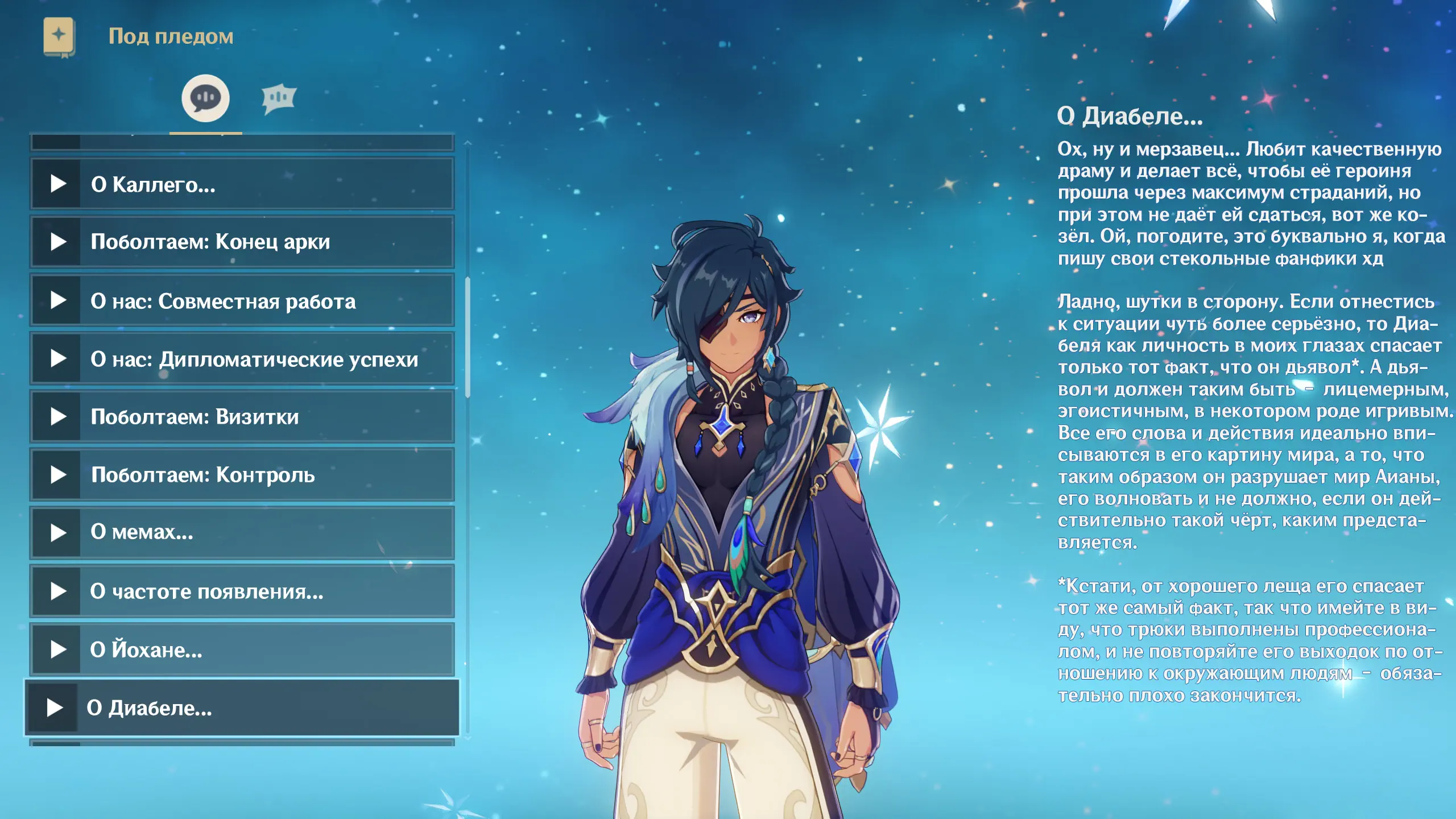Switch to the speech bubble story tab
1456x819 pixels.
(205, 98)
